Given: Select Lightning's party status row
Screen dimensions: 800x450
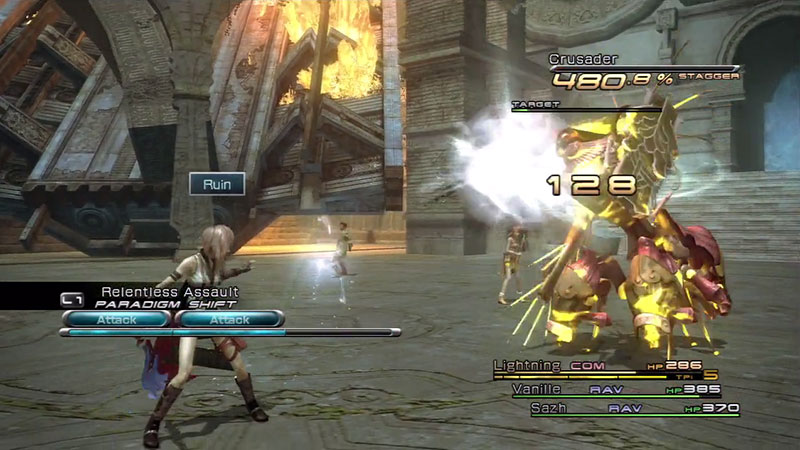Looking at the screenshot, I should tap(598, 367).
